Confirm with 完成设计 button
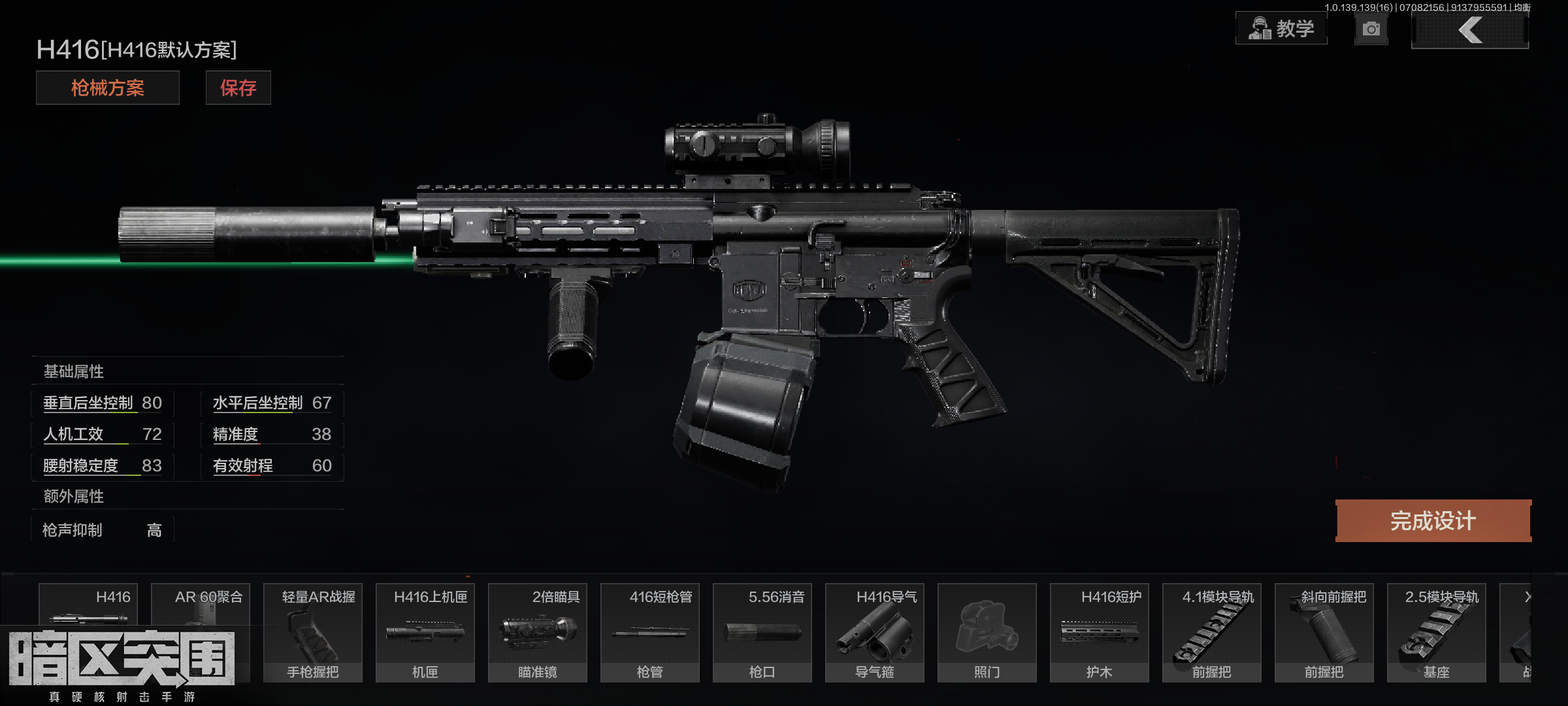 [x=1433, y=521]
